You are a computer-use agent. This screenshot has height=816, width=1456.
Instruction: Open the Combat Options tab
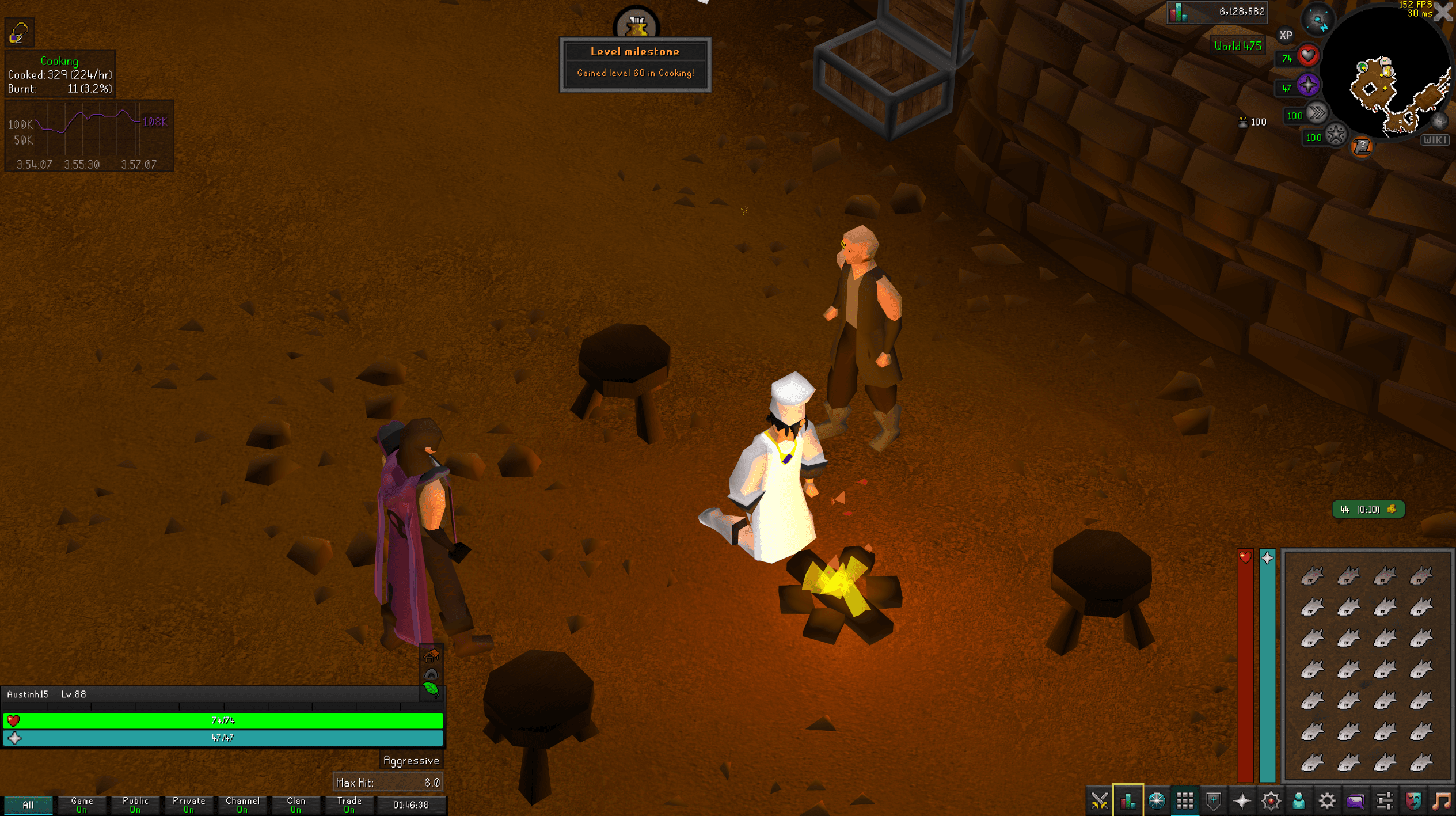point(1100,801)
